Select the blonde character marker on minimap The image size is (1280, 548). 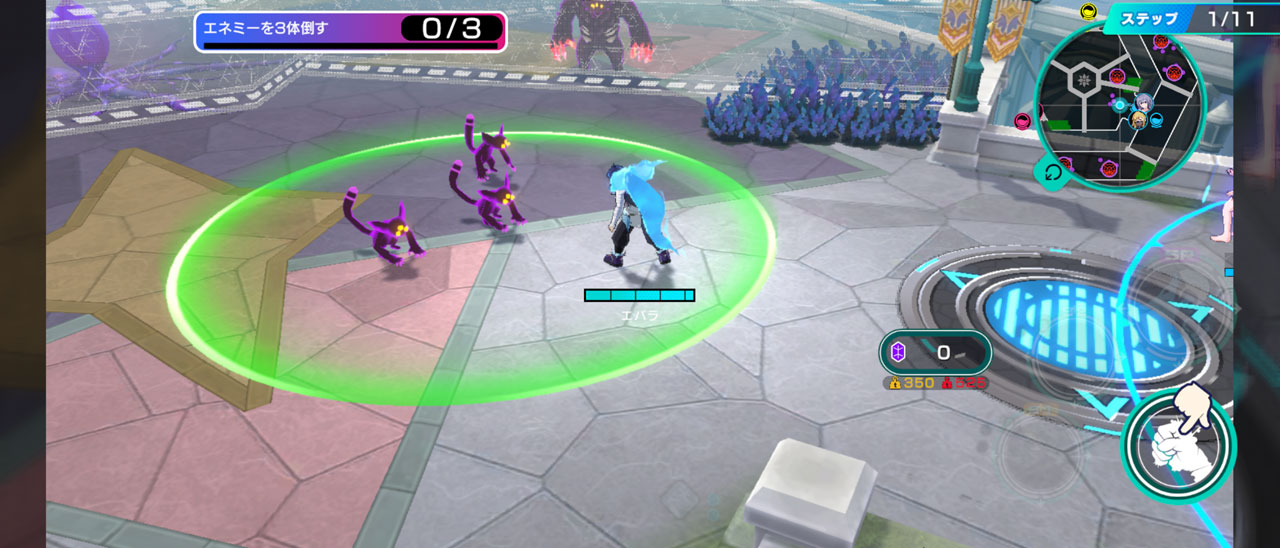click(x=1137, y=120)
